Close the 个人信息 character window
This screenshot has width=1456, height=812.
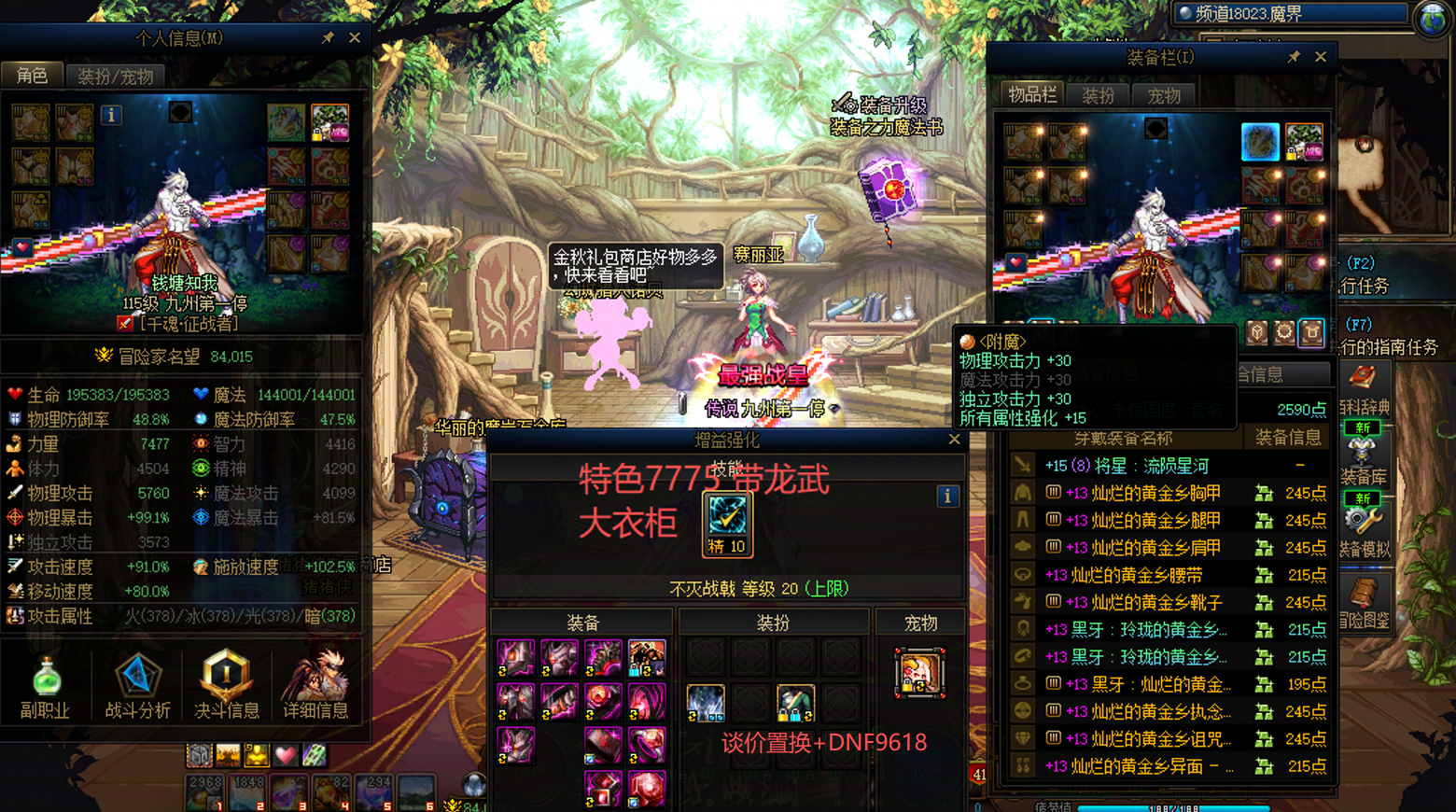[x=355, y=38]
